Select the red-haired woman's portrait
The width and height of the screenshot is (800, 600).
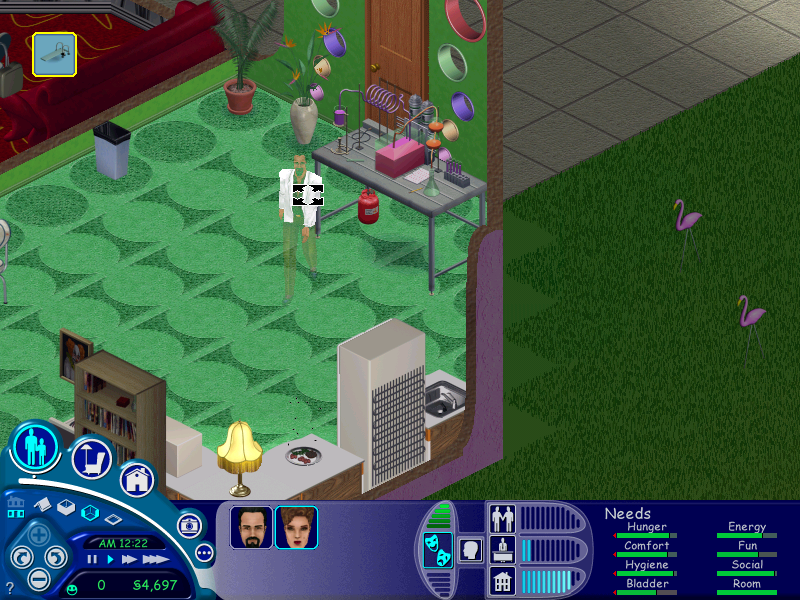tap(296, 527)
